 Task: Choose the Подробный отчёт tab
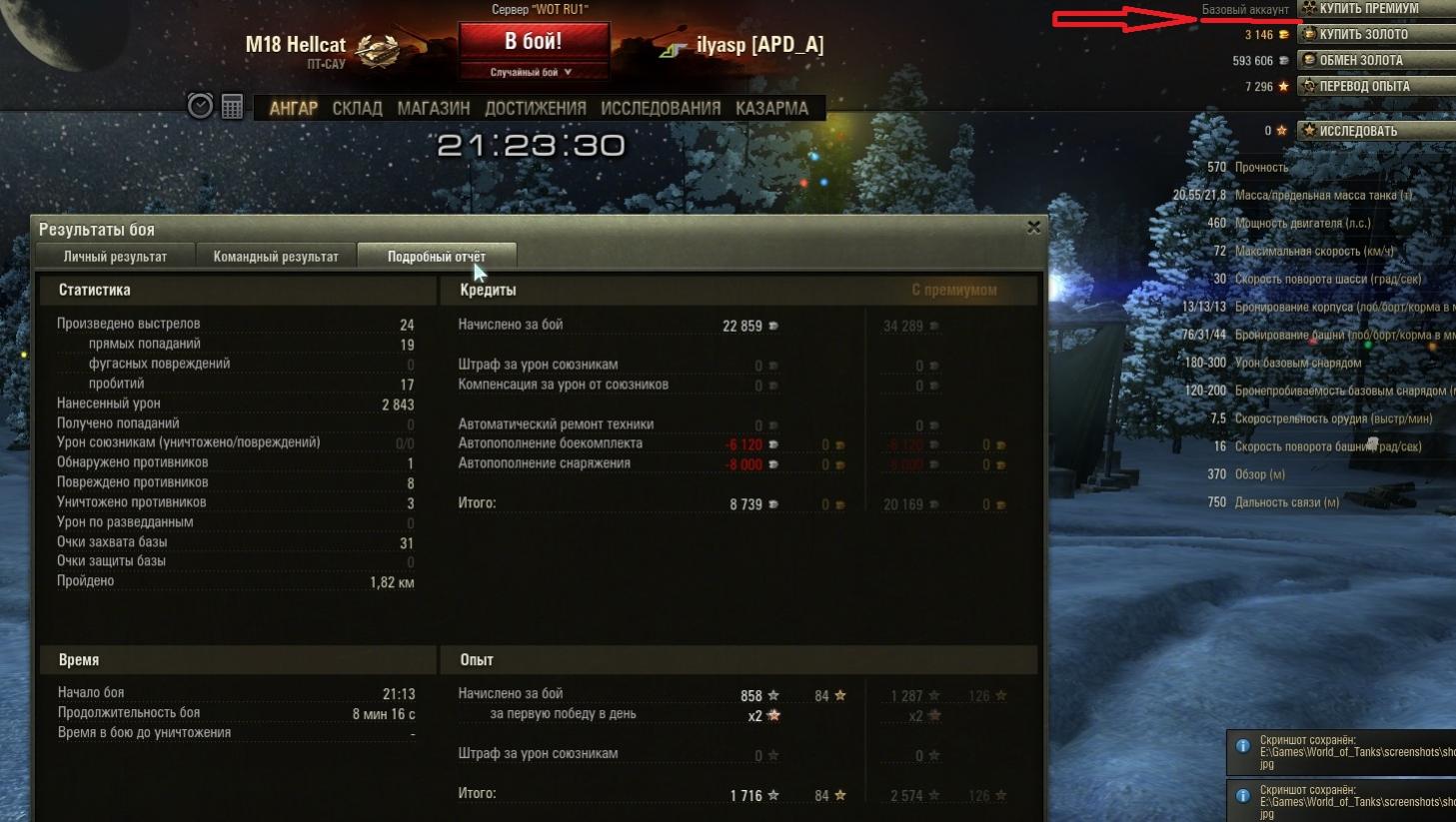coord(437,257)
